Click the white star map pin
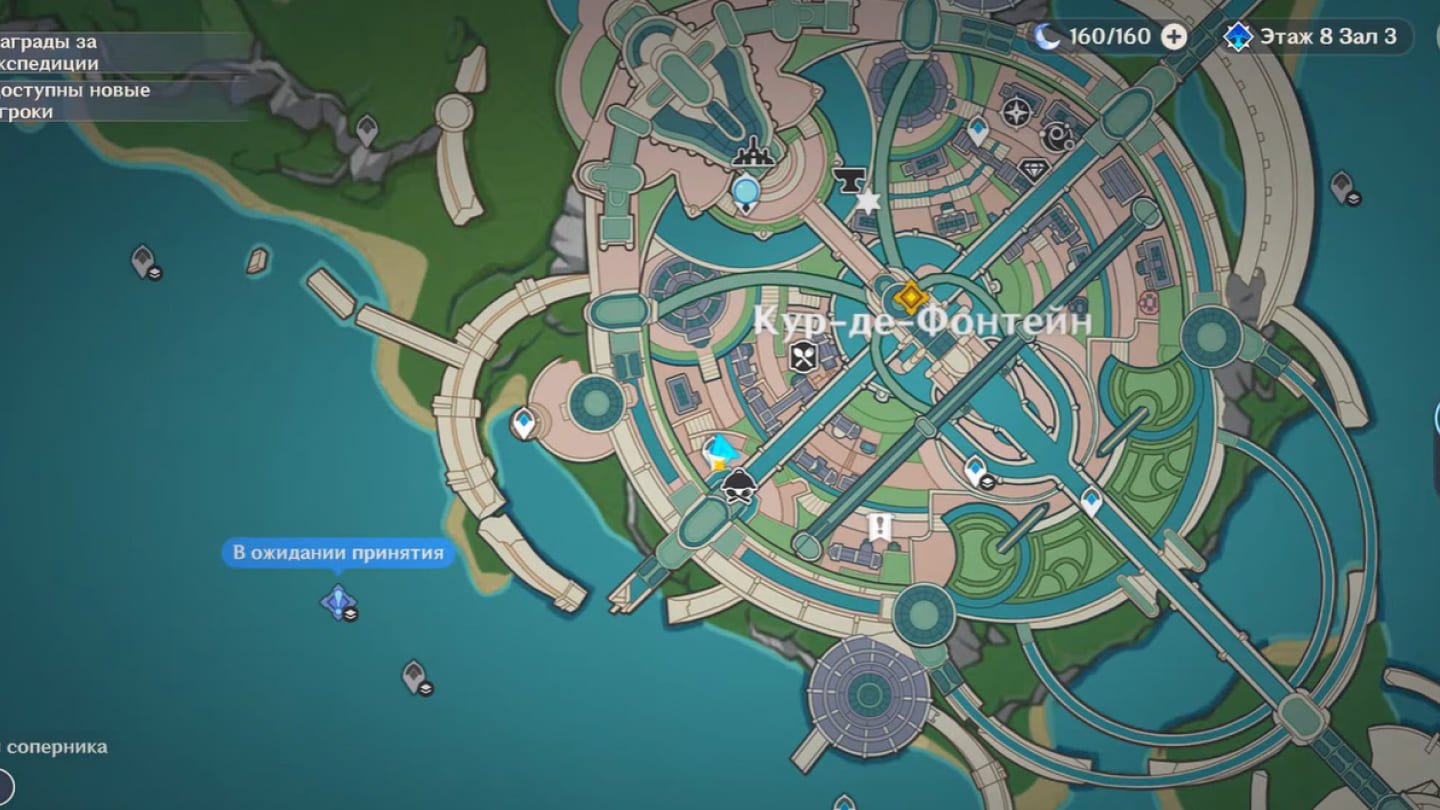Viewport: 1440px width, 810px height. tap(868, 202)
